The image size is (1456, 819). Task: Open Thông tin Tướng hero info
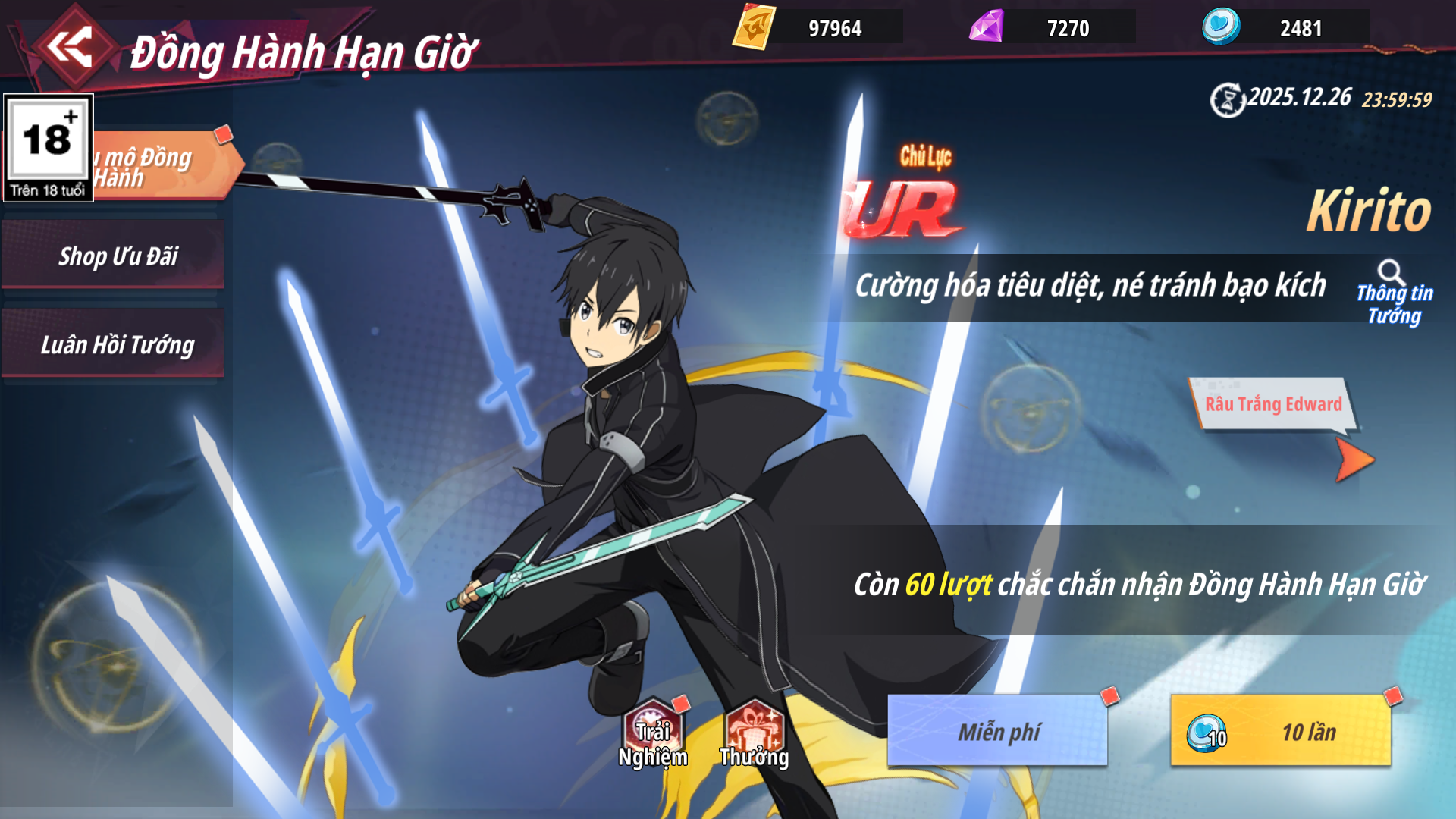click(1394, 293)
